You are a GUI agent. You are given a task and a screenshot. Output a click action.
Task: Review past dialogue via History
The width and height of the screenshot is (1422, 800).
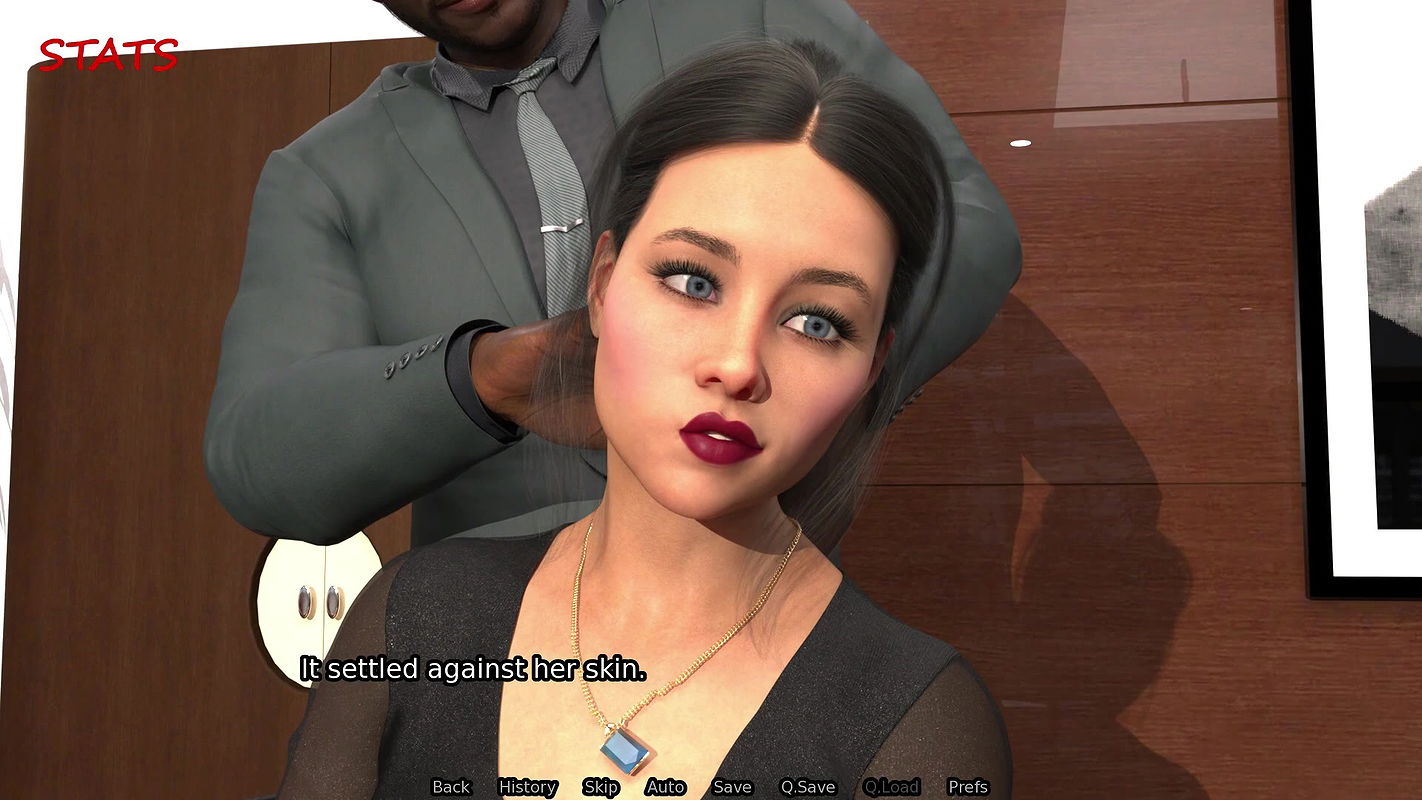527,787
